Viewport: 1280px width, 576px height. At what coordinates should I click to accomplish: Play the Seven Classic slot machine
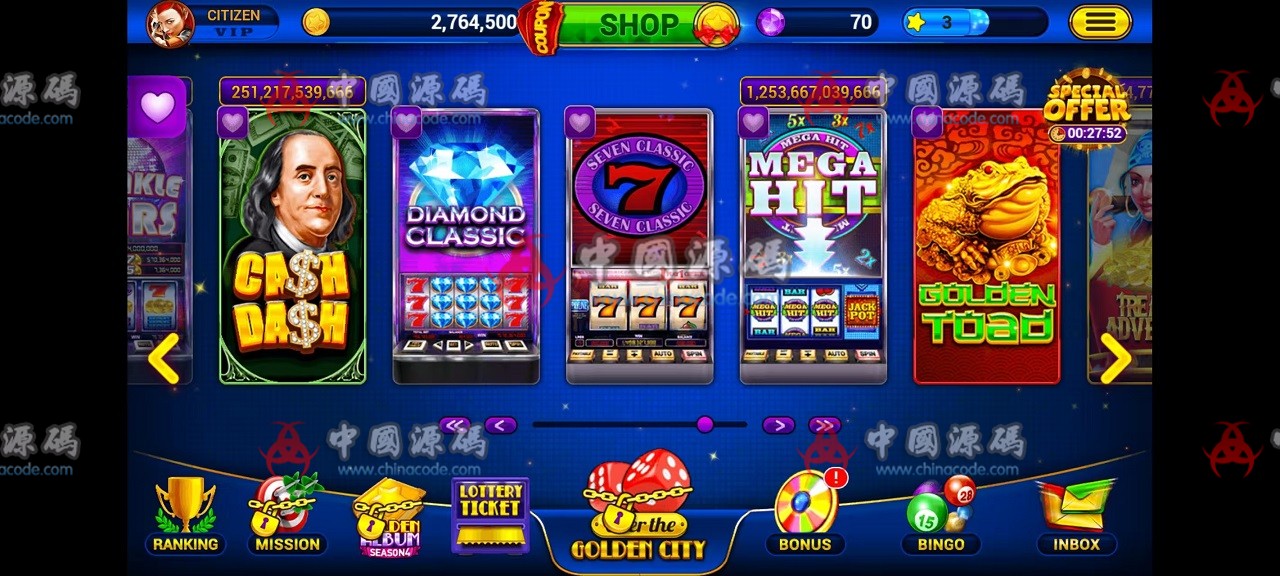[x=640, y=250]
